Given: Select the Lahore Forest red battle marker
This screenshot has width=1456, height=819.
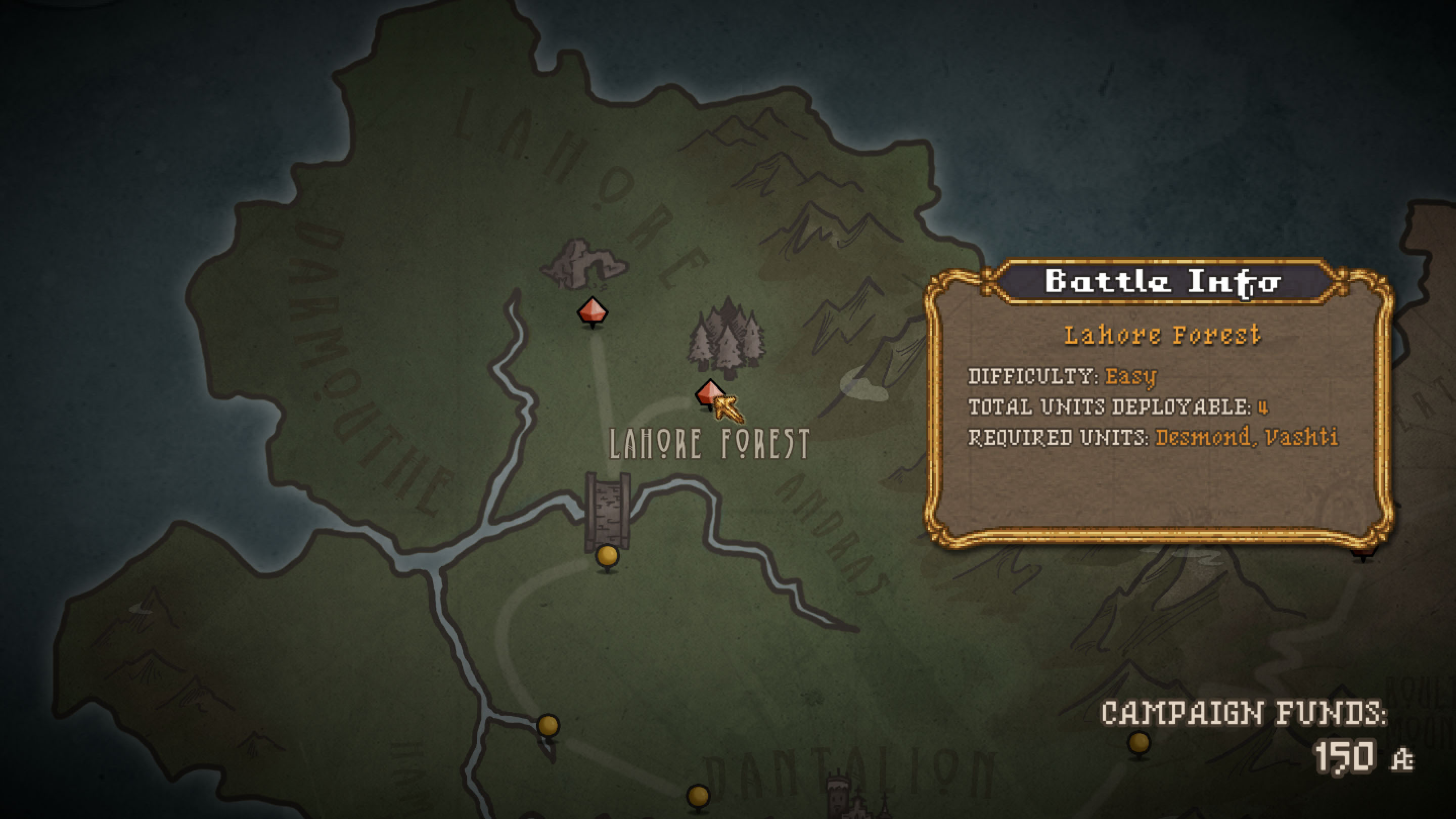Looking at the screenshot, I should tap(709, 392).
